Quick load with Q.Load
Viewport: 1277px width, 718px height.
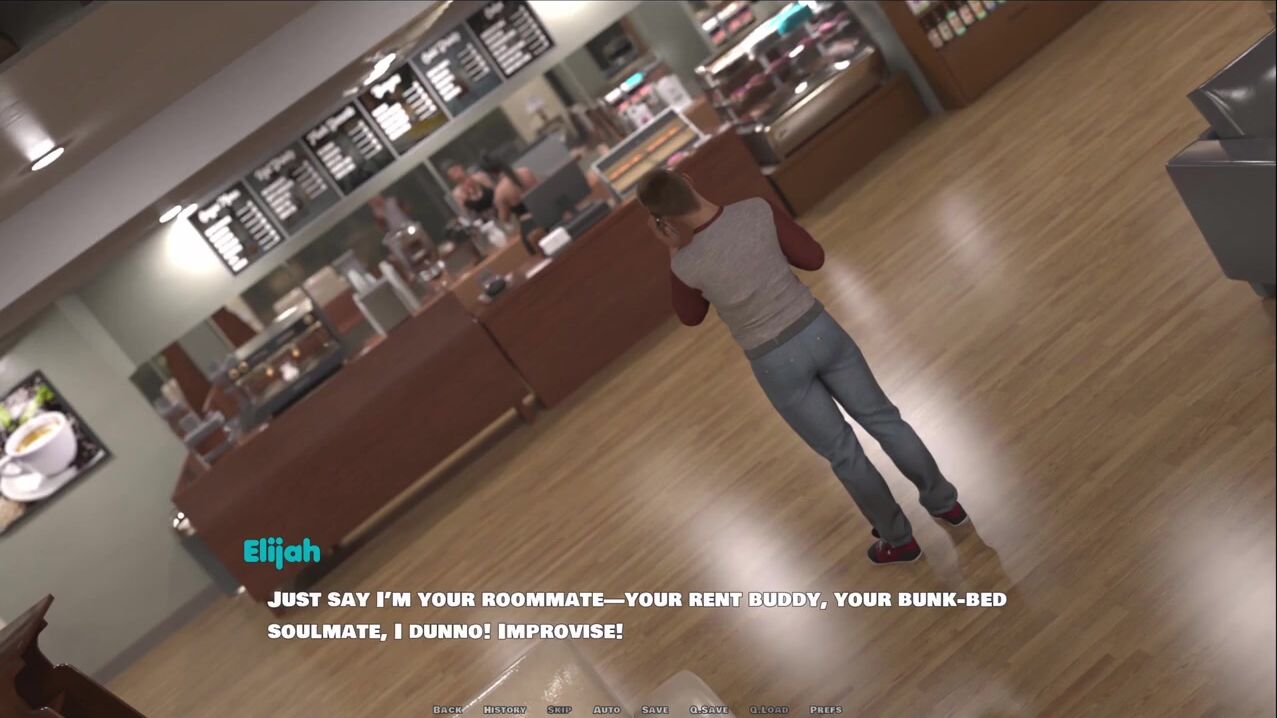click(x=769, y=710)
